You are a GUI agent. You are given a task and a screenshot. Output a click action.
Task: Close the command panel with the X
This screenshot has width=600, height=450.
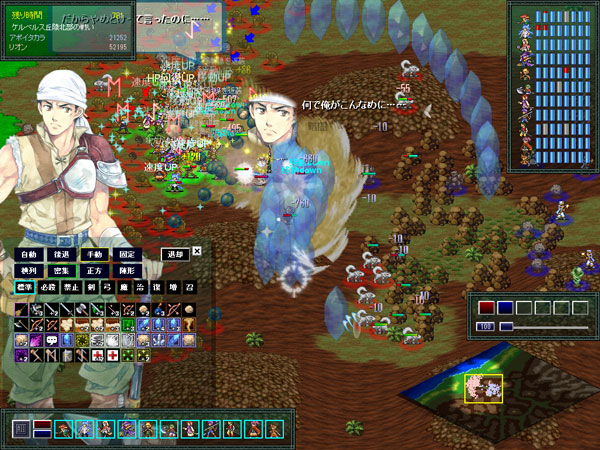[197, 252]
